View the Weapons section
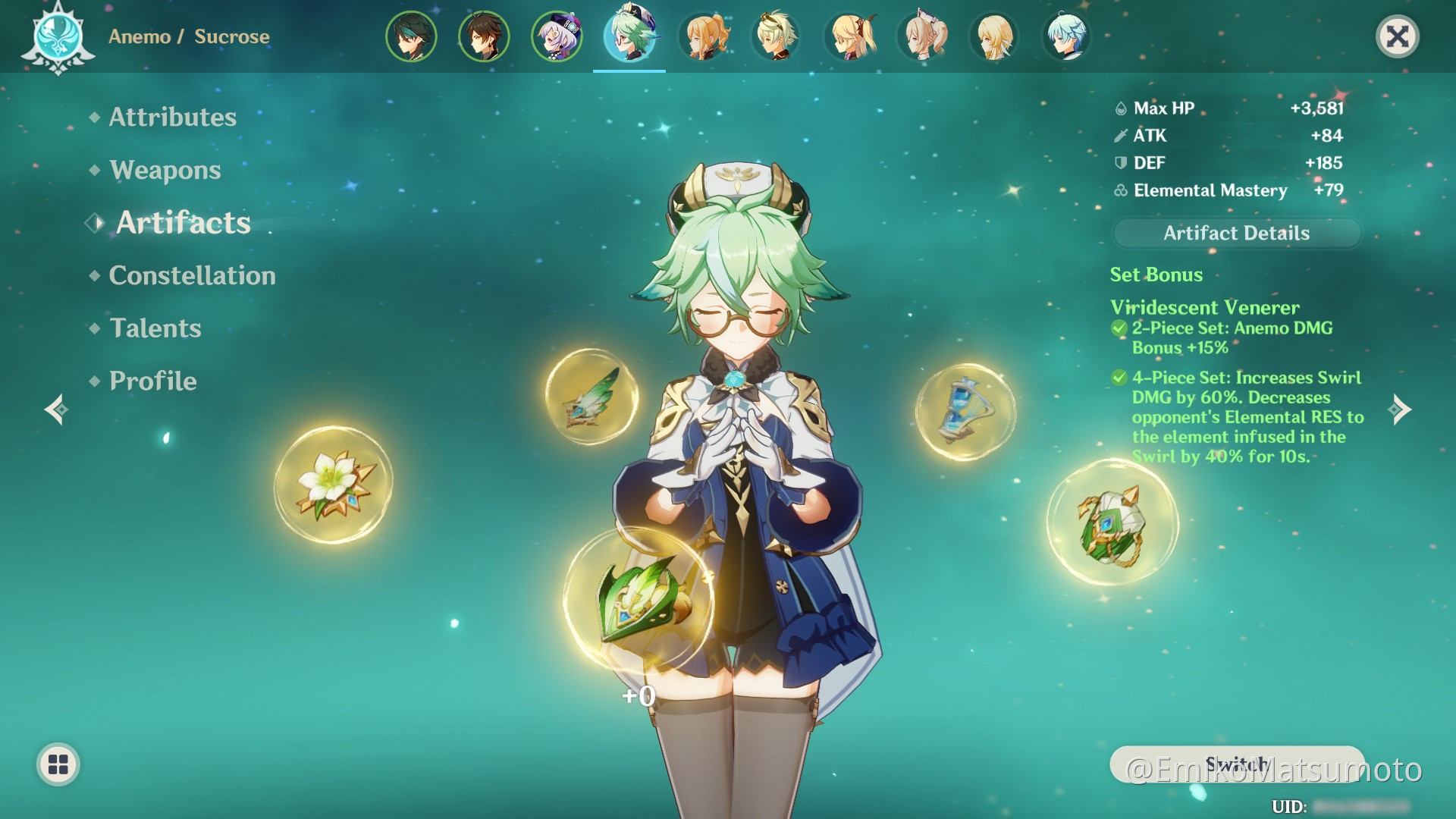The image size is (1456, 819). point(164,170)
